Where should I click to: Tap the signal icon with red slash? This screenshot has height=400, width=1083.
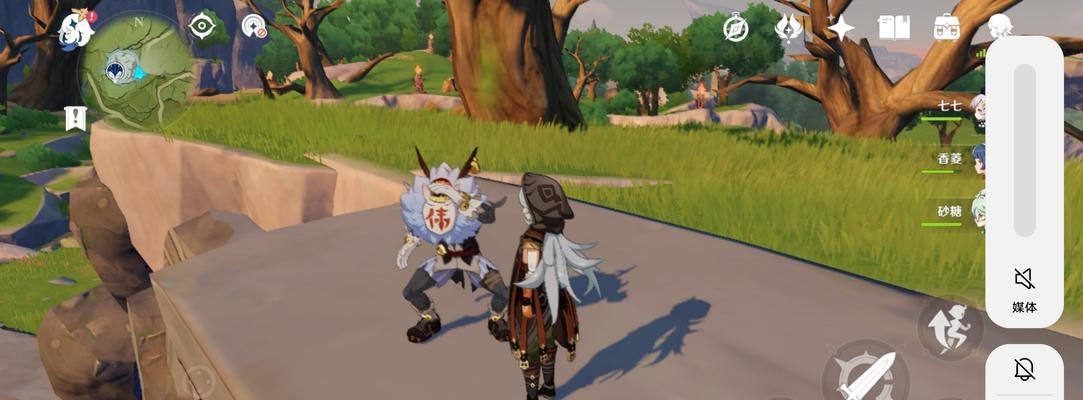tap(256, 27)
